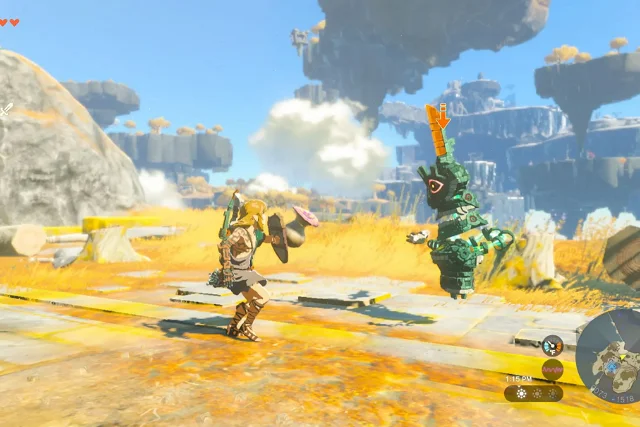Click the temperature gauge icon
640x427 pixels.
551,346
